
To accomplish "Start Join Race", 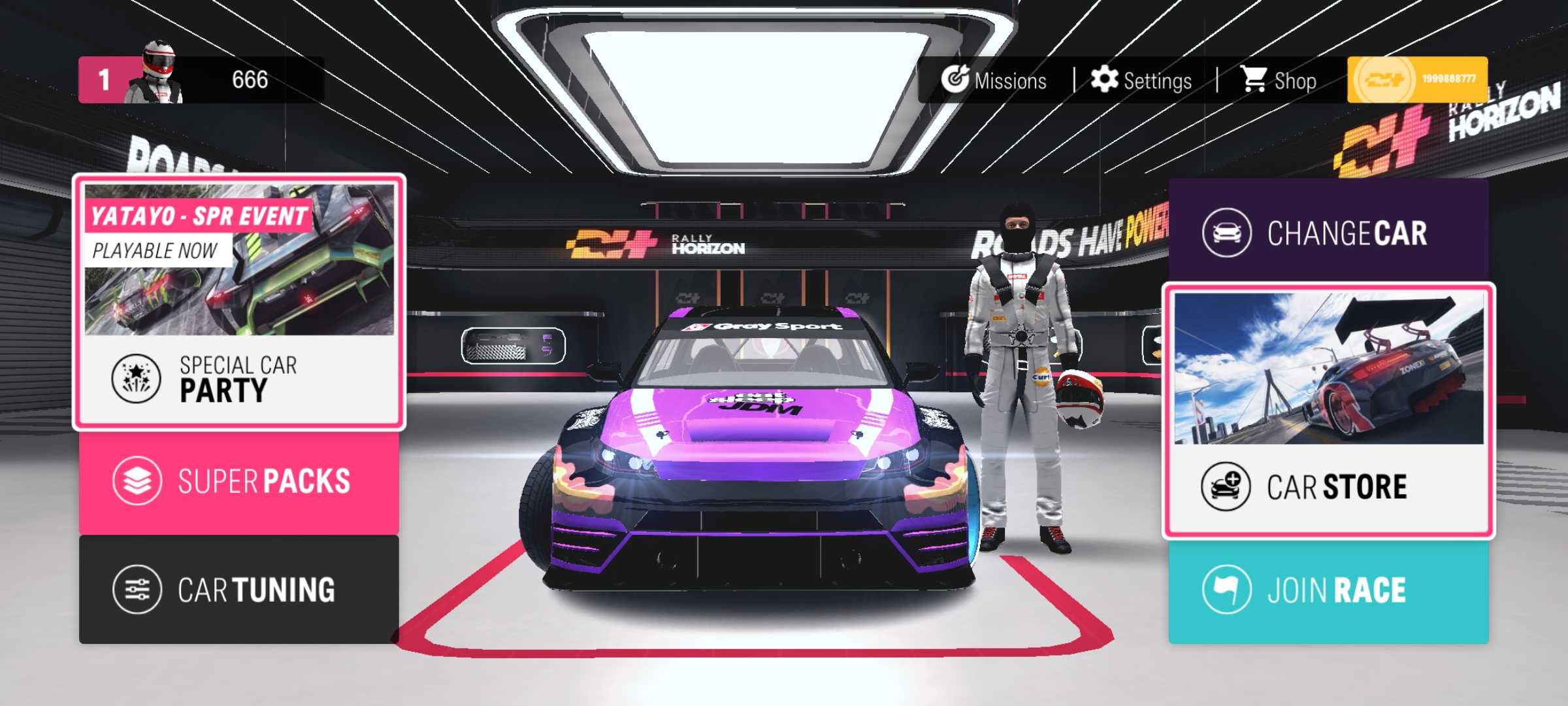I will pyautogui.click(x=1328, y=591).
